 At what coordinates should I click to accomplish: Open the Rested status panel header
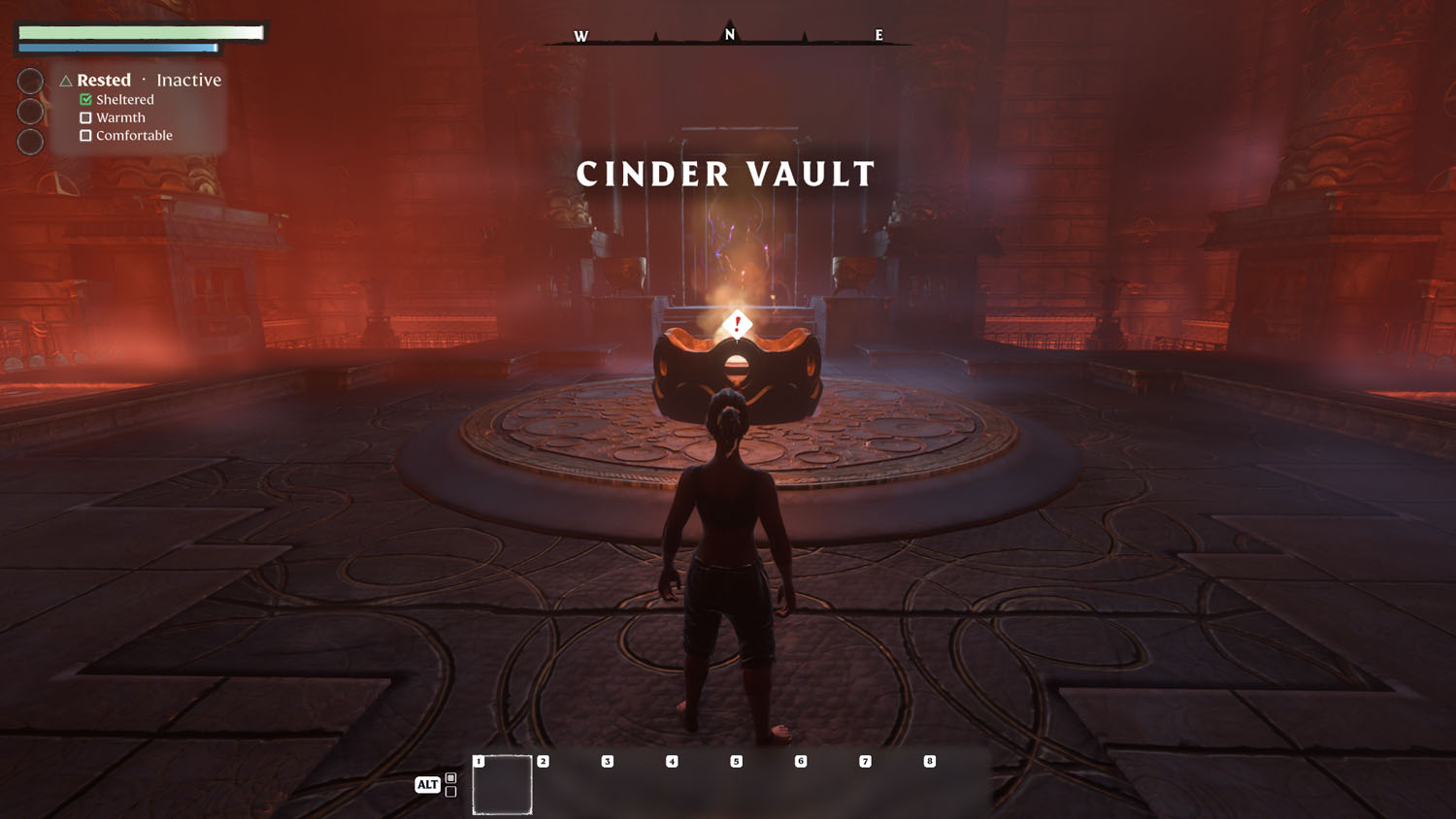tap(104, 81)
